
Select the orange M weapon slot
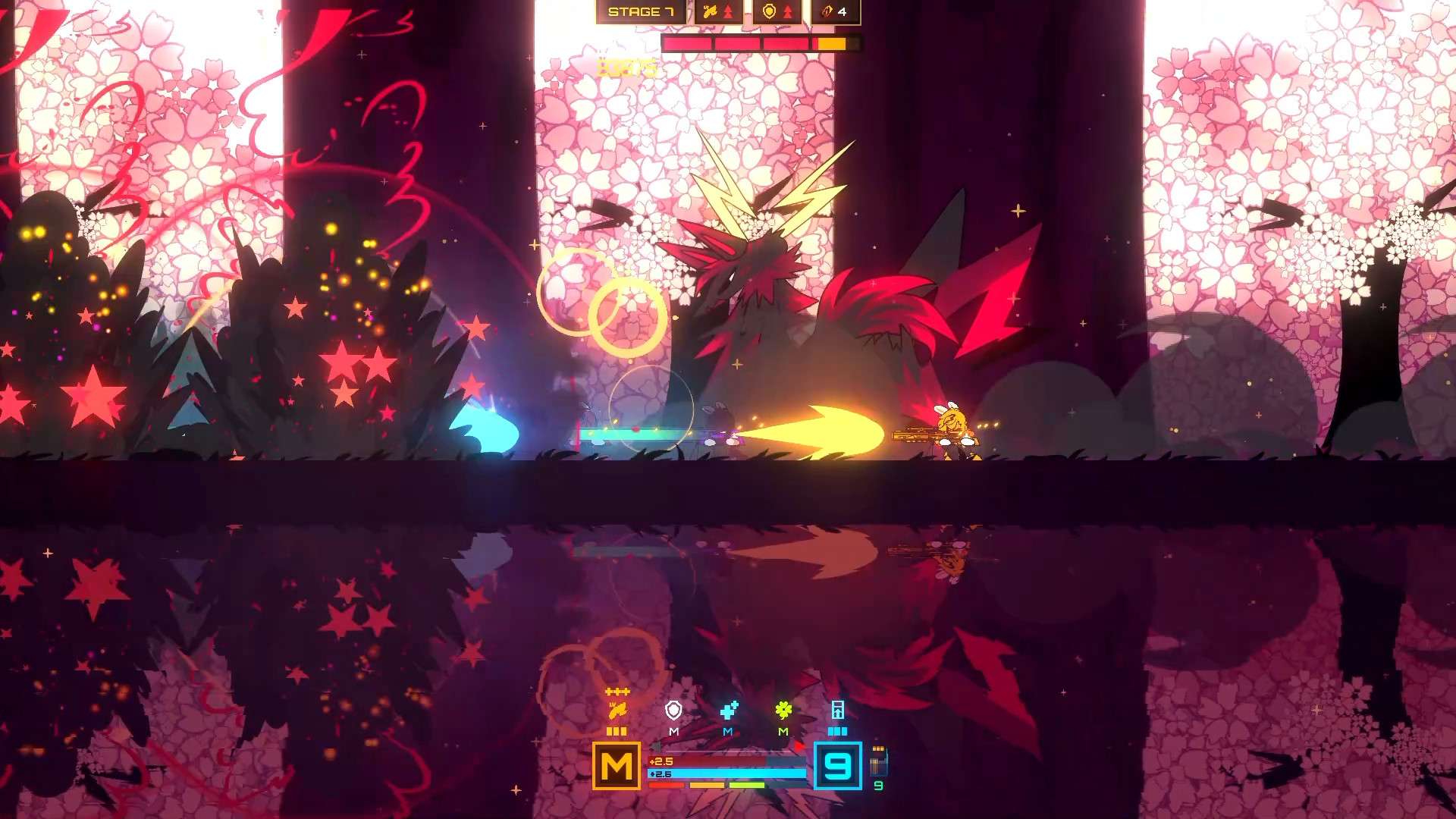(617, 766)
